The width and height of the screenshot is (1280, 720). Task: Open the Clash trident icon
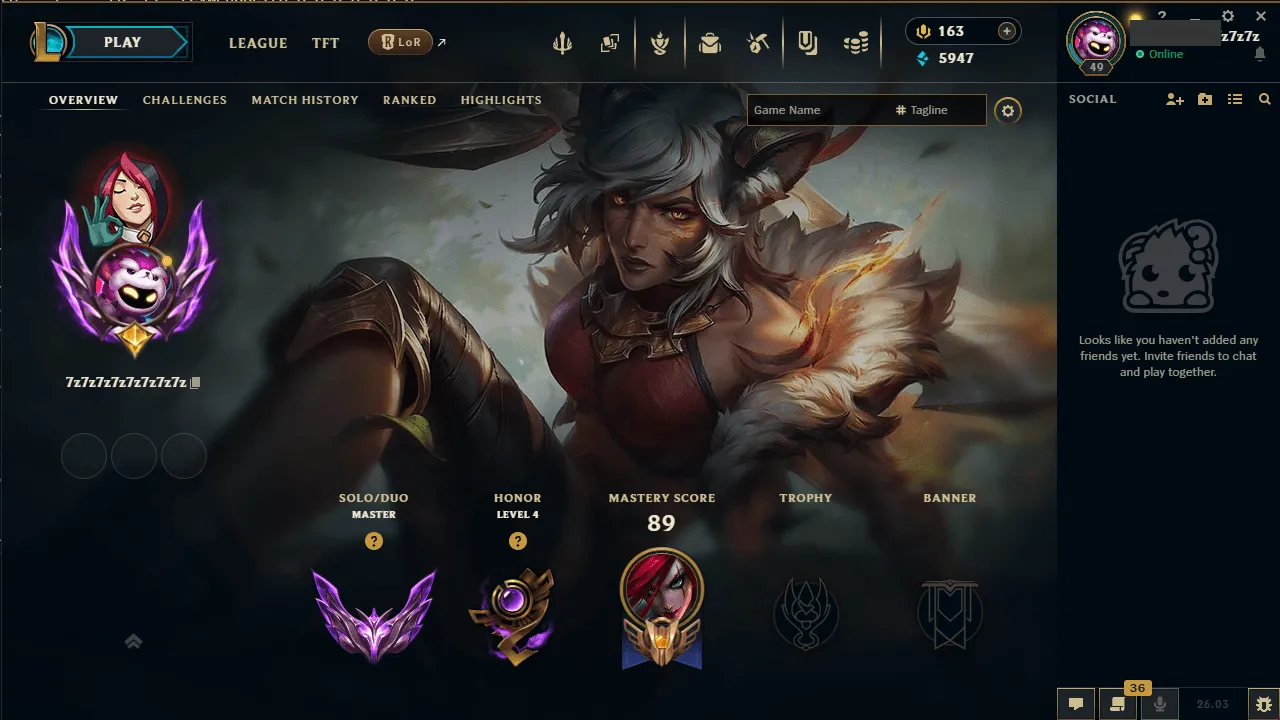562,42
